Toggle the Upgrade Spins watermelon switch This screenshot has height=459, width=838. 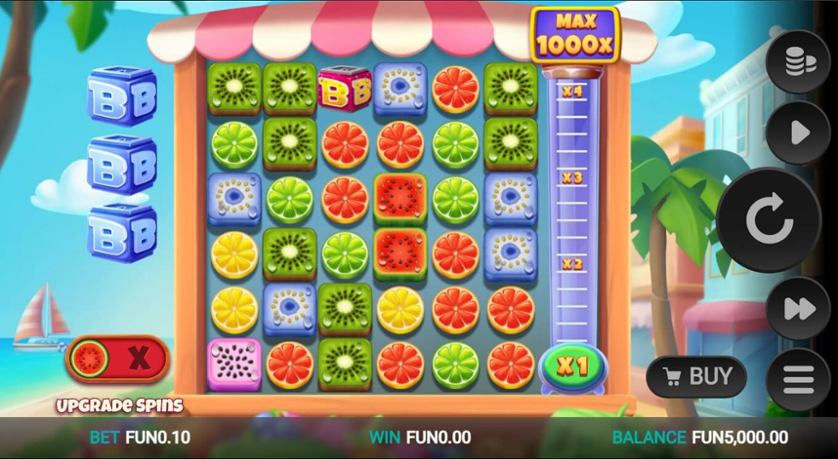click(118, 358)
